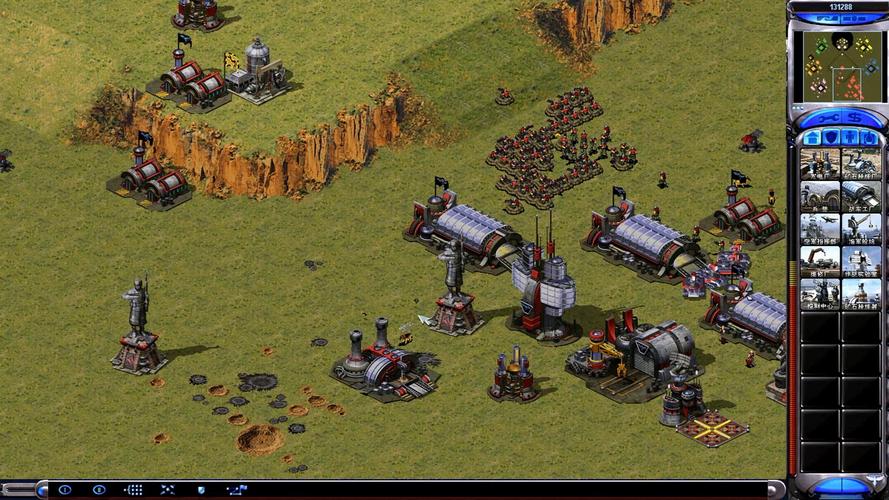Screen dimensions: 889x500
Task: Choose the Naval Shipyard build icon
Action: [860, 228]
